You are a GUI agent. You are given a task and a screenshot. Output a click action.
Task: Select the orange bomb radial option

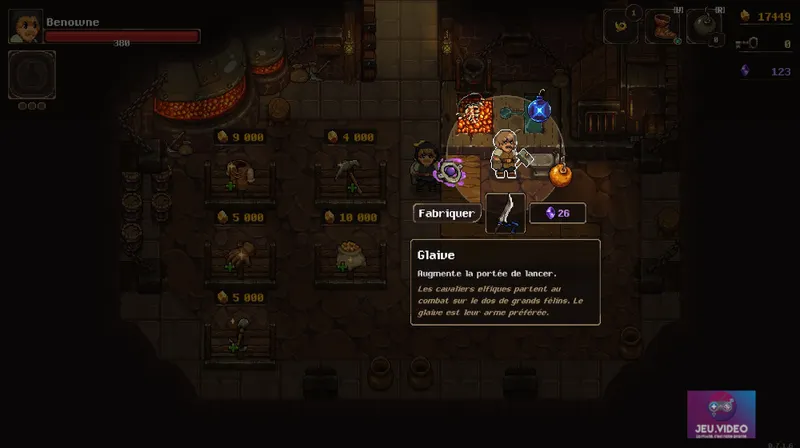pyautogui.click(x=561, y=175)
